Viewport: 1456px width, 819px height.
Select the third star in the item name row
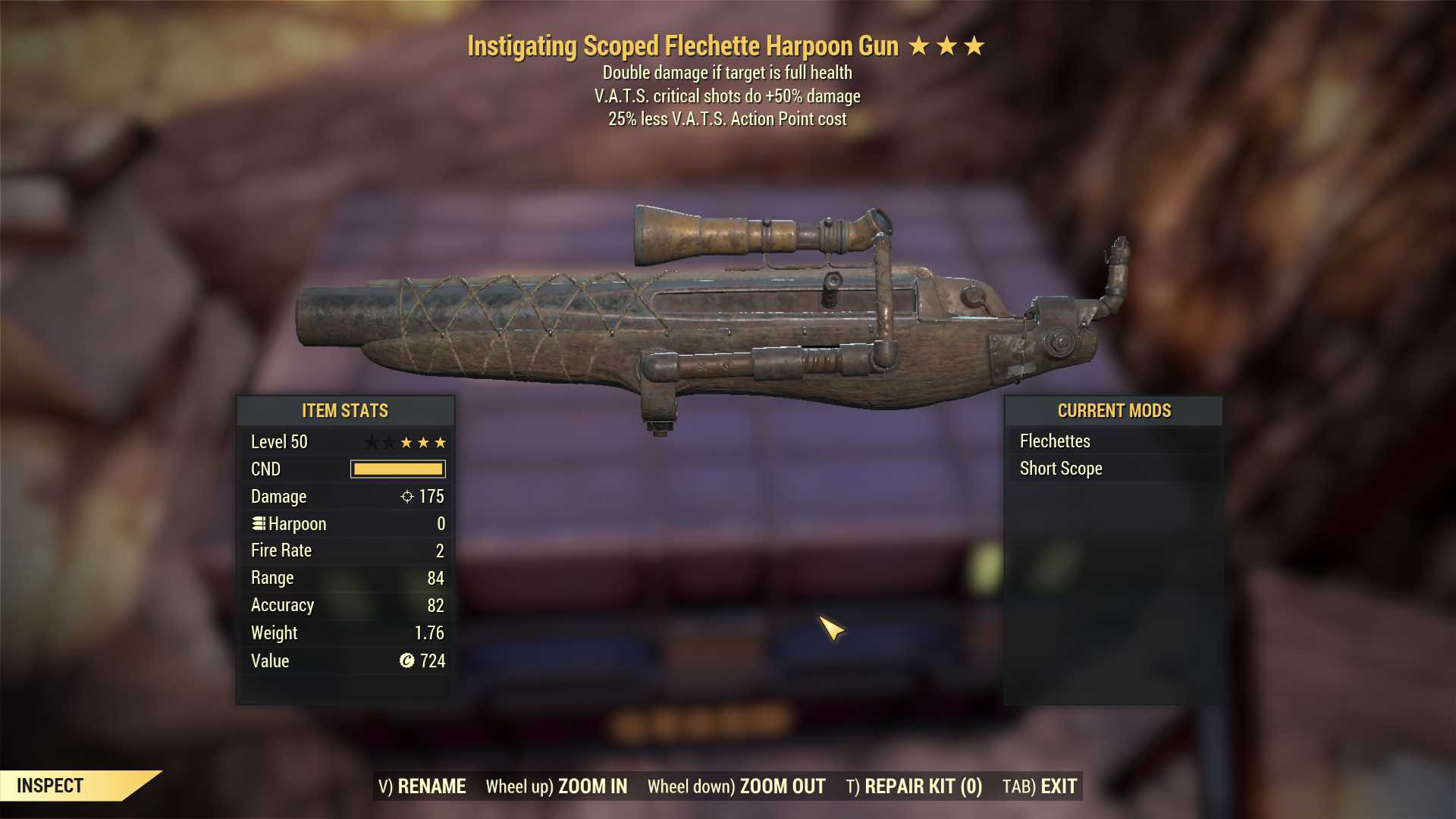(x=975, y=45)
